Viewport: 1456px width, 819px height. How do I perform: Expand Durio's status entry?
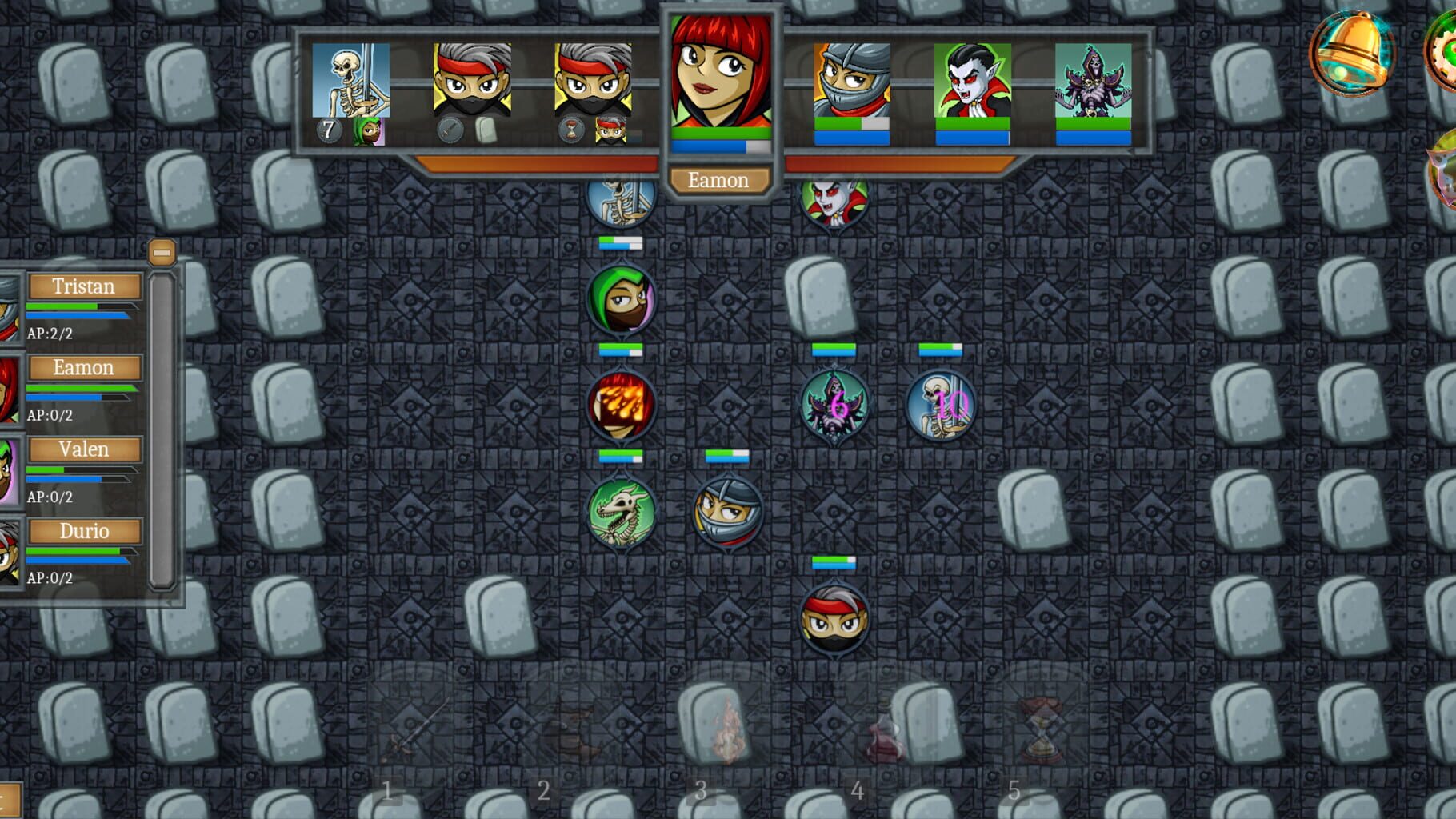pyautogui.click(x=84, y=531)
